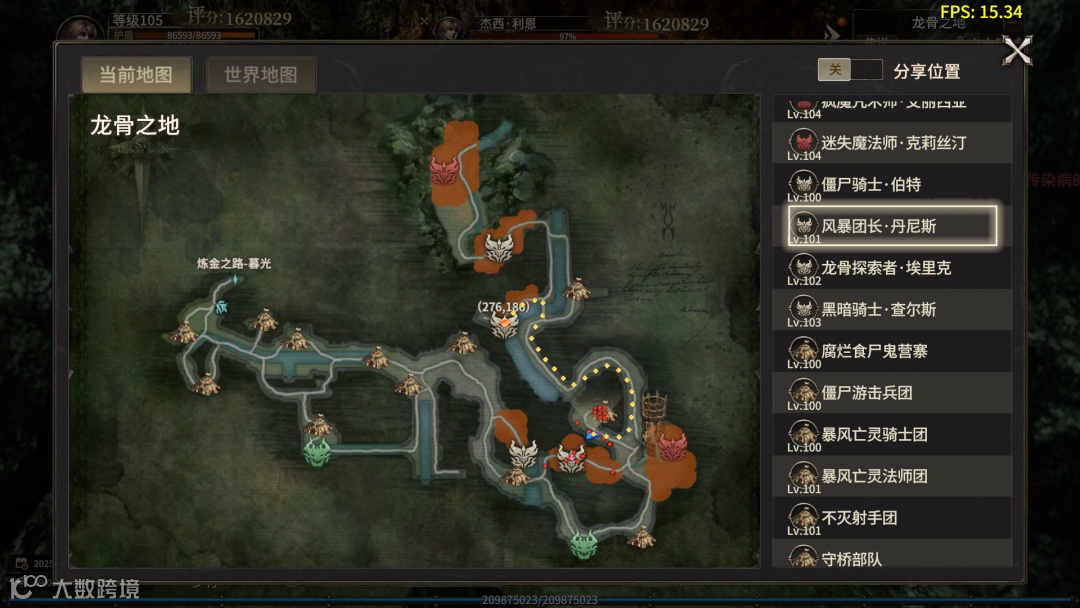Toggle the 分享位置 switch

coord(849,70)
